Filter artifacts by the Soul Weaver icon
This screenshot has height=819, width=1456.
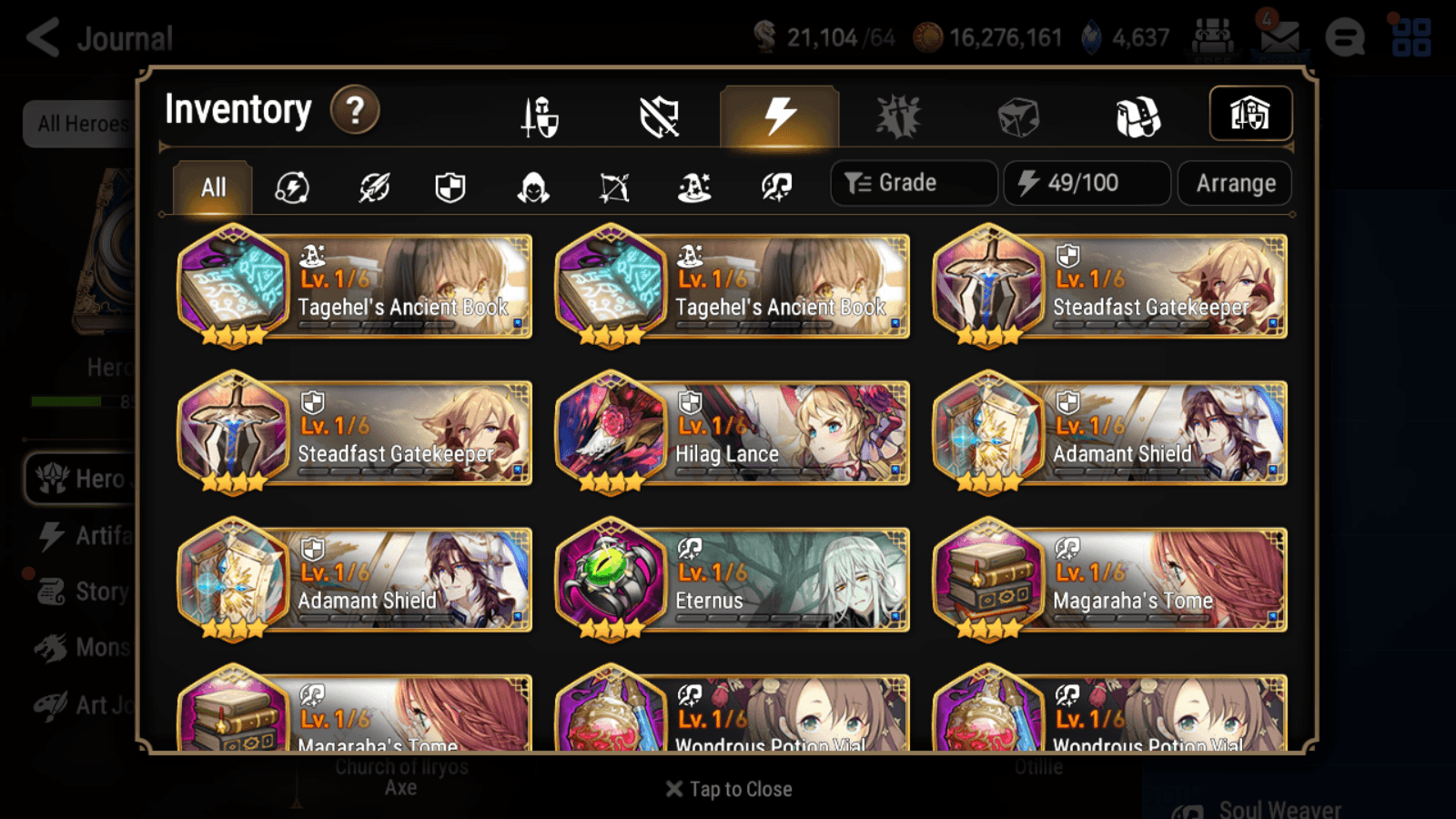[x=775, y=187]
